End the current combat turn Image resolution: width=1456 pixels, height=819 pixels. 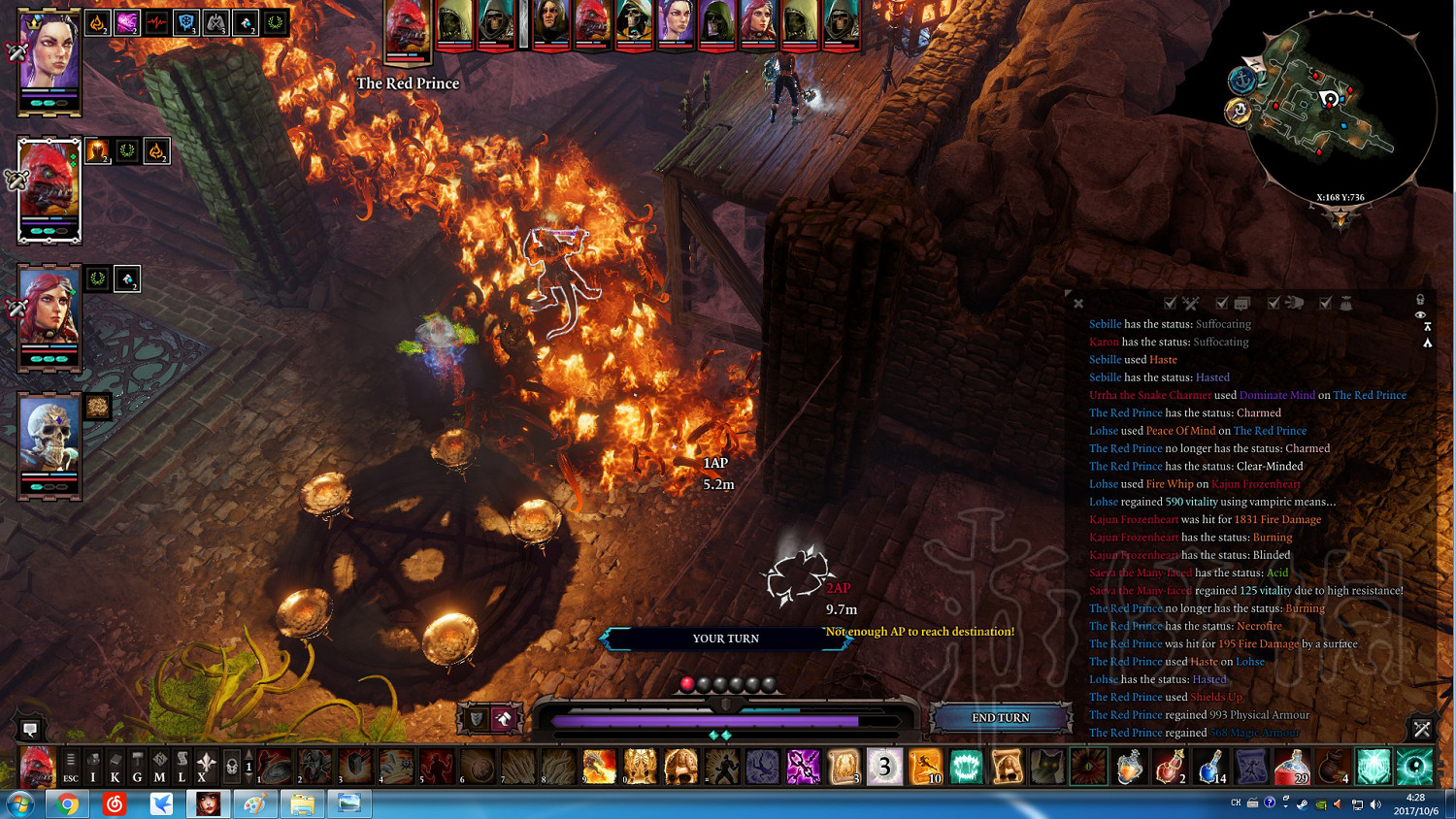pyautogui.click(x=1000, y=718)
